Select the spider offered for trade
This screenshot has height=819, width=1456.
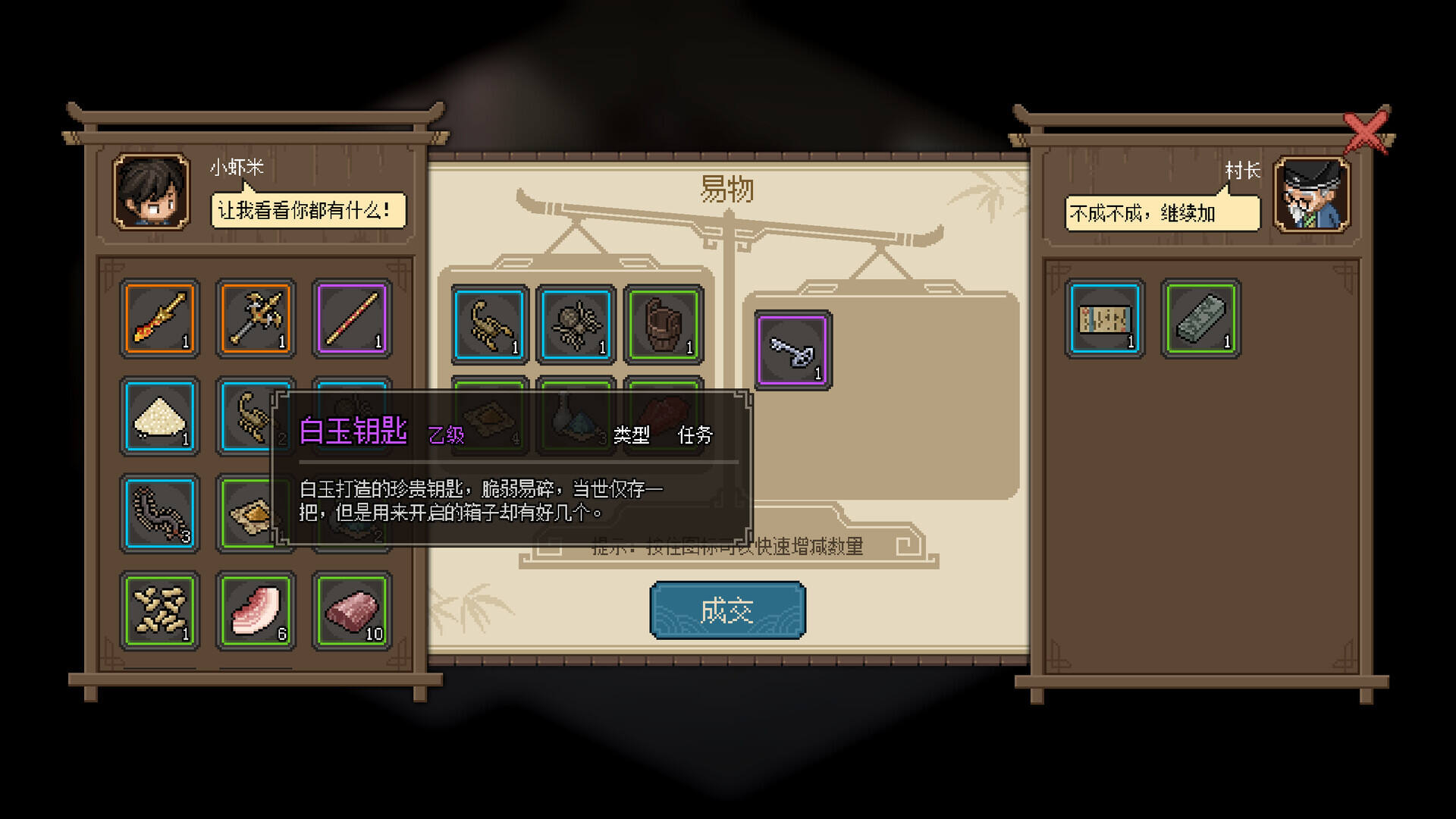coord(576,326)
